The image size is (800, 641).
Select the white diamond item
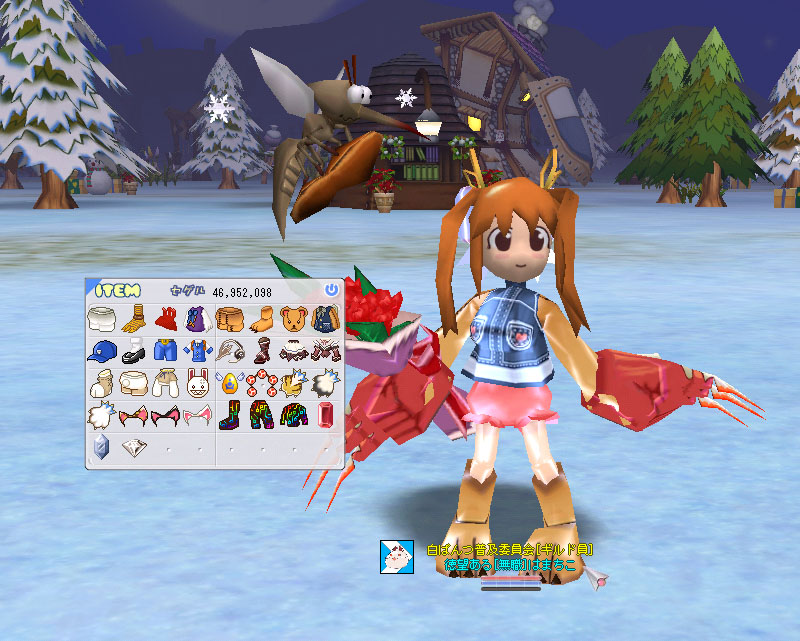(x=133, y=446)
